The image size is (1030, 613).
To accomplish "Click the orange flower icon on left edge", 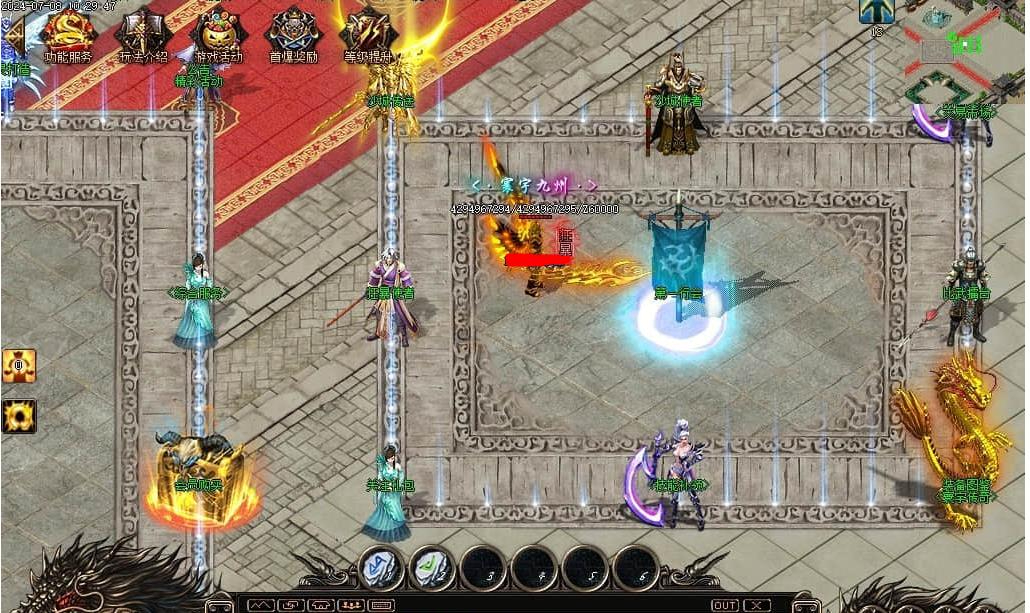I will coord(18,366).
